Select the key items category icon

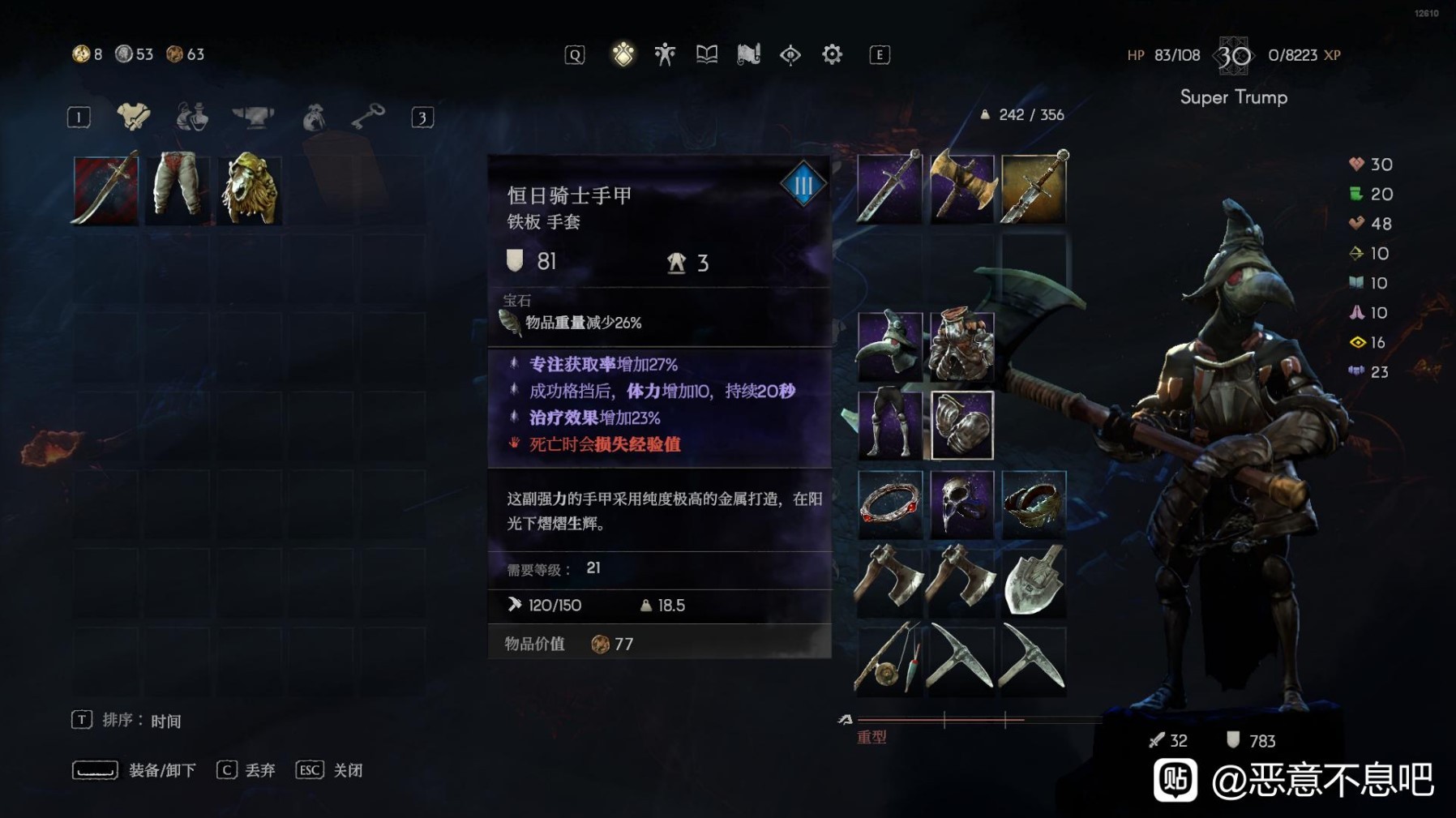click(369, 117)
